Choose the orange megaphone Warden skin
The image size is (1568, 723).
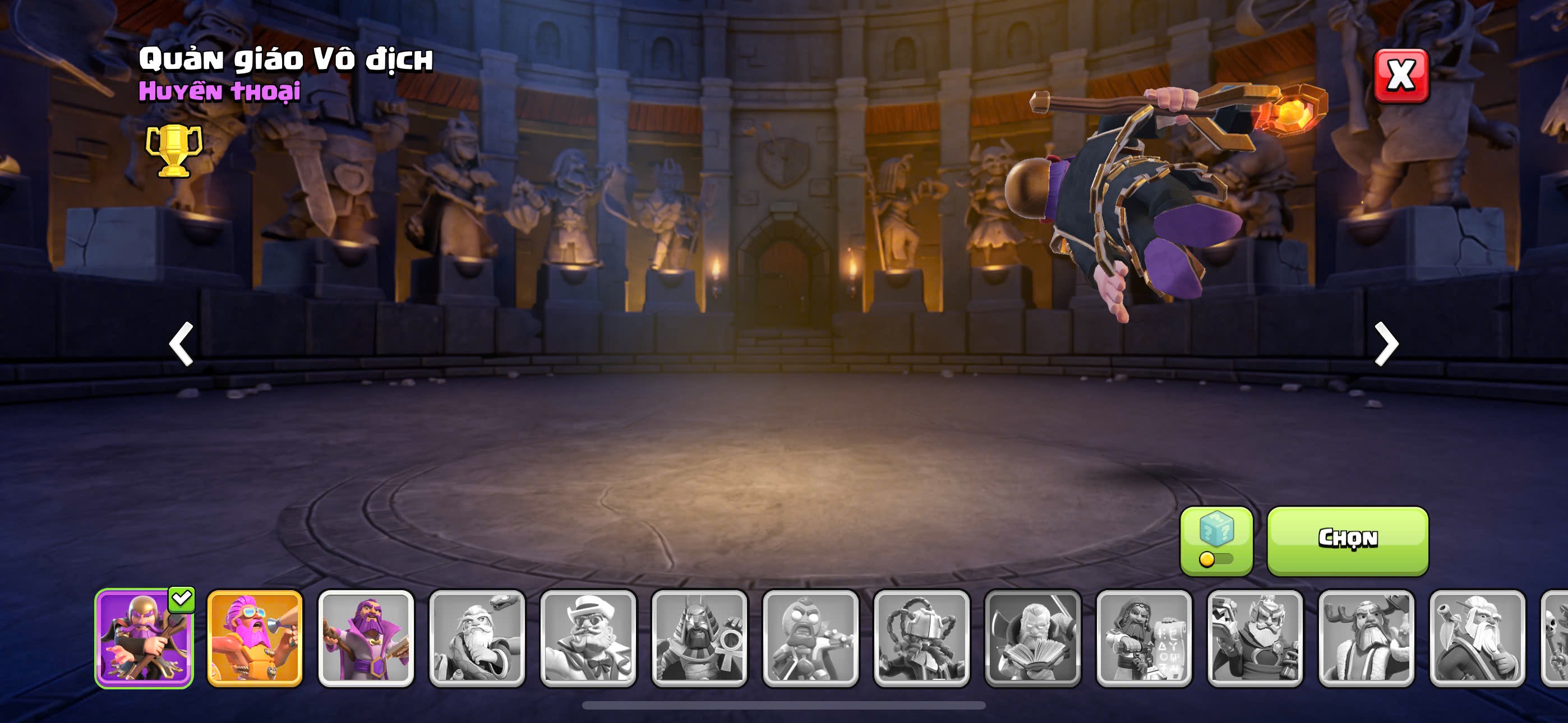click(255, 638)
